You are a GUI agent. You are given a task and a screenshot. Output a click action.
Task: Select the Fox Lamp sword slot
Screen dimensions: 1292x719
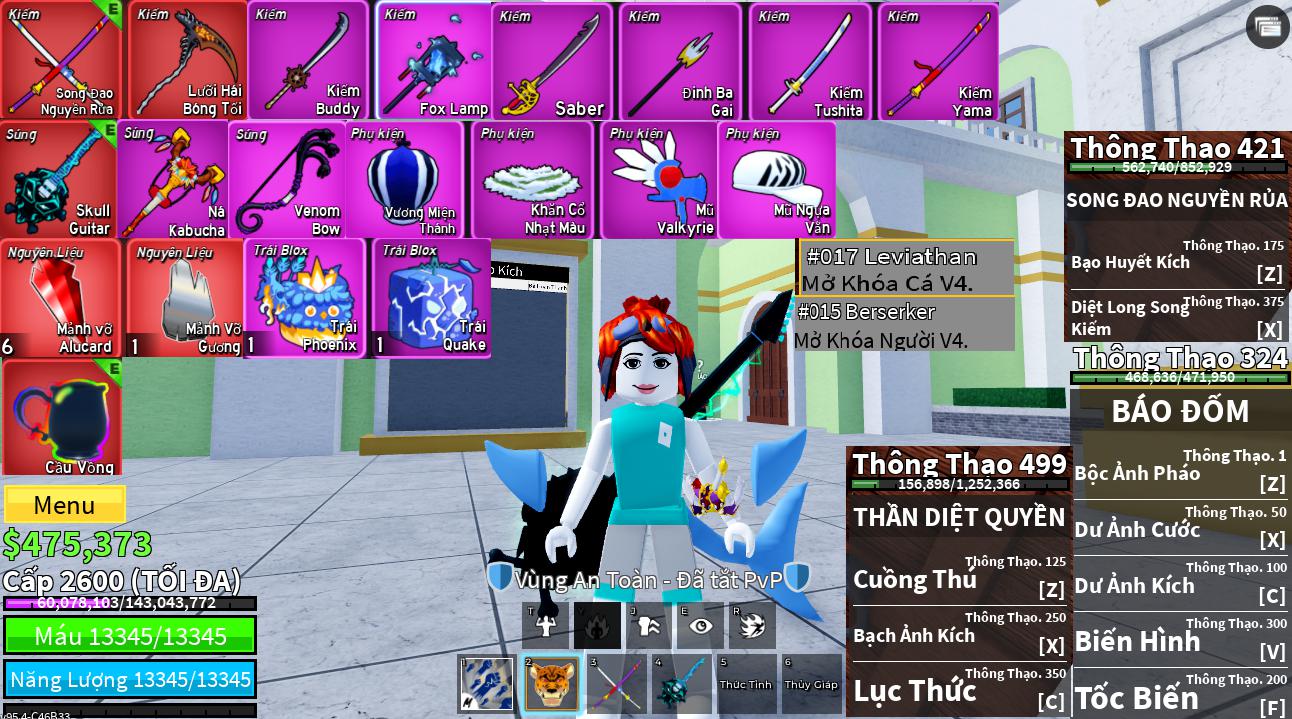click(x=434, y=61)
